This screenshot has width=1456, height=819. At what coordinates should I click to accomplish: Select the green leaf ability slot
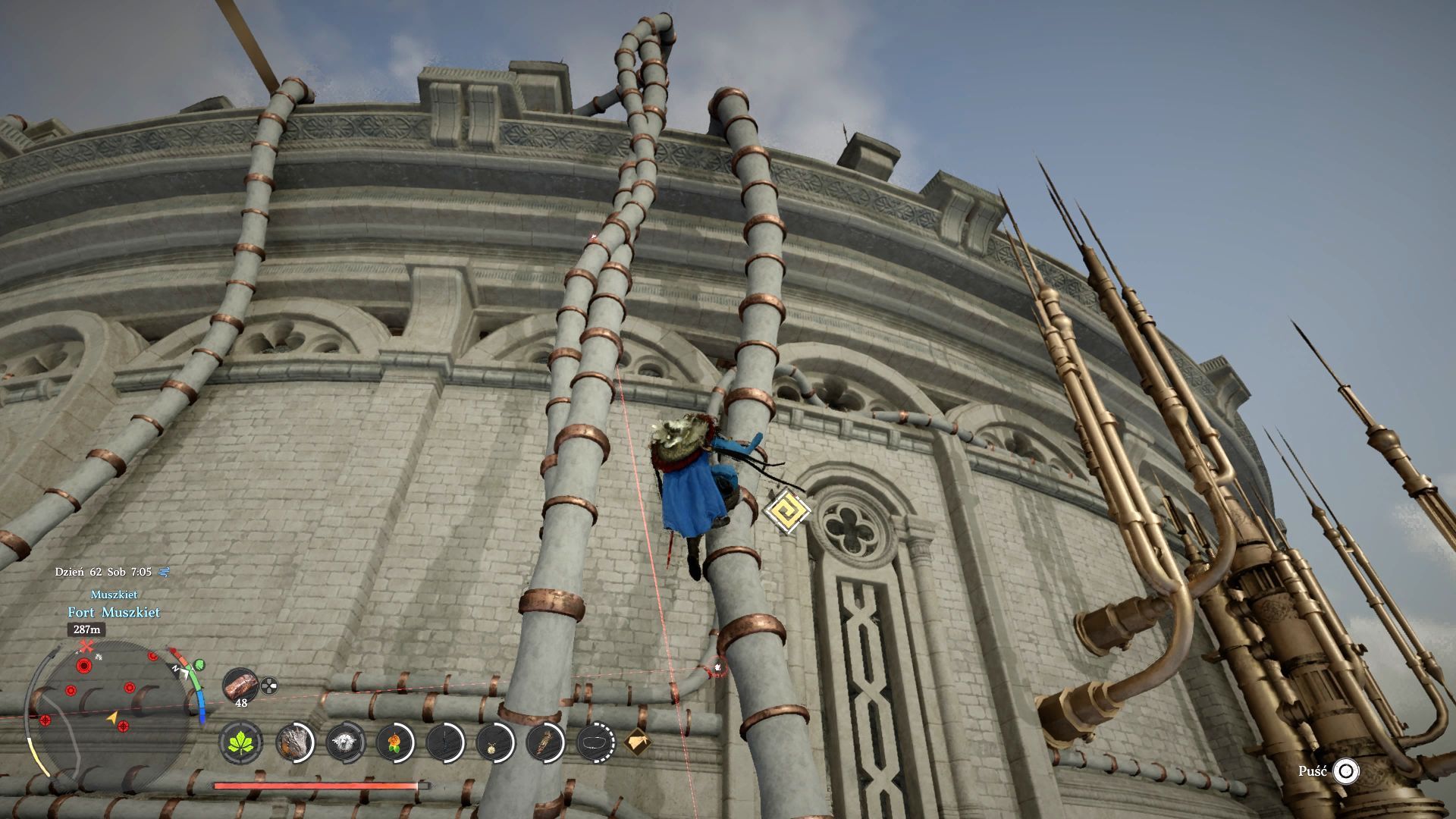[x=242, y=741]
